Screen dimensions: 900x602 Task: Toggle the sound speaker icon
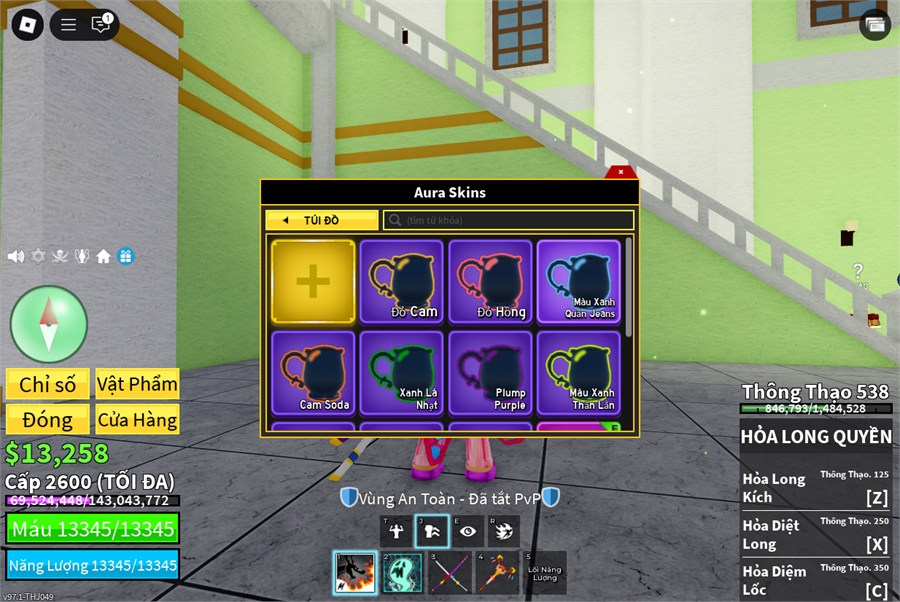[16, 256]
